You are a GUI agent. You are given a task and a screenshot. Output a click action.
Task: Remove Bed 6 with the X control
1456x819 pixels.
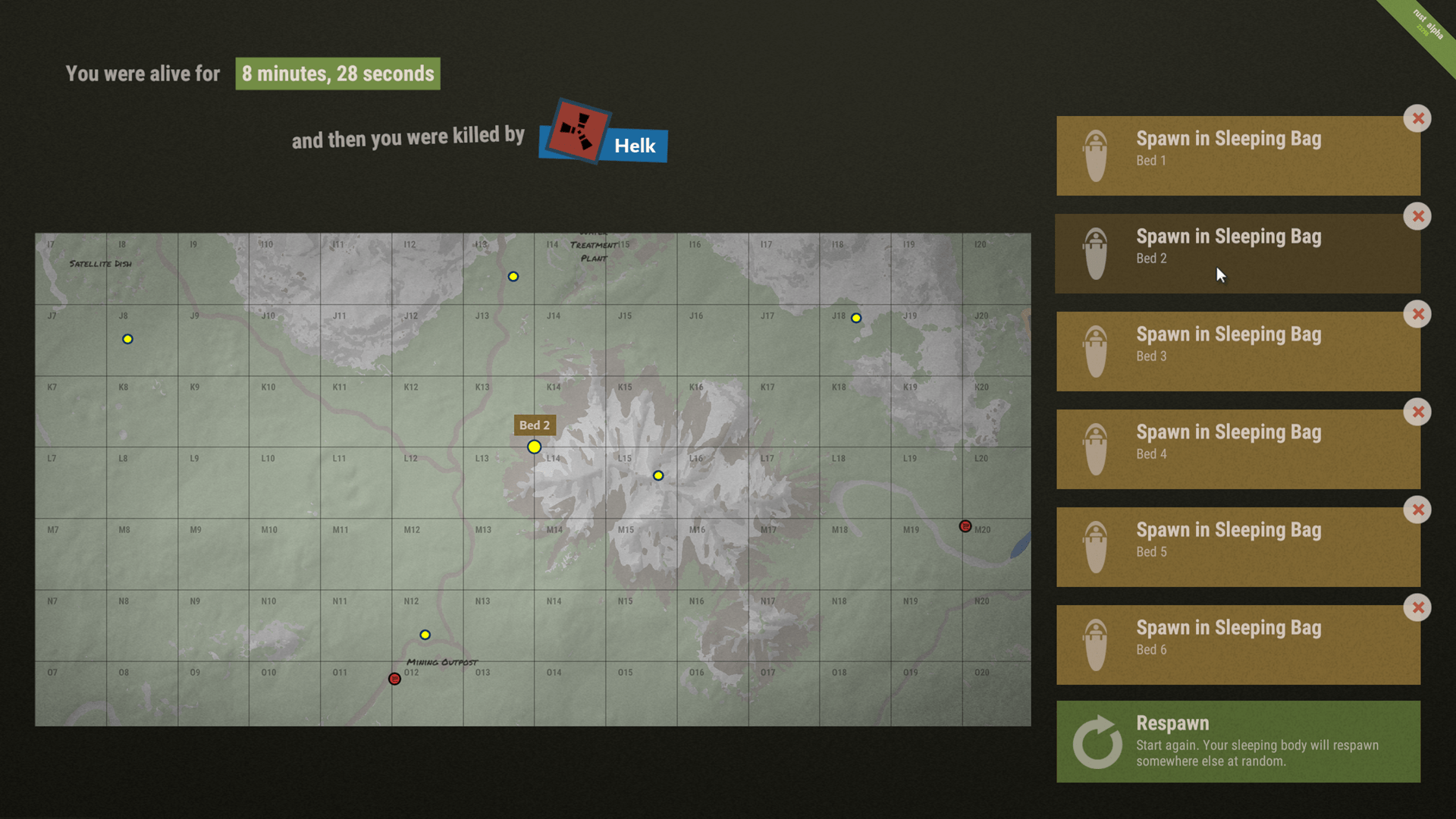coord(1417,607)
